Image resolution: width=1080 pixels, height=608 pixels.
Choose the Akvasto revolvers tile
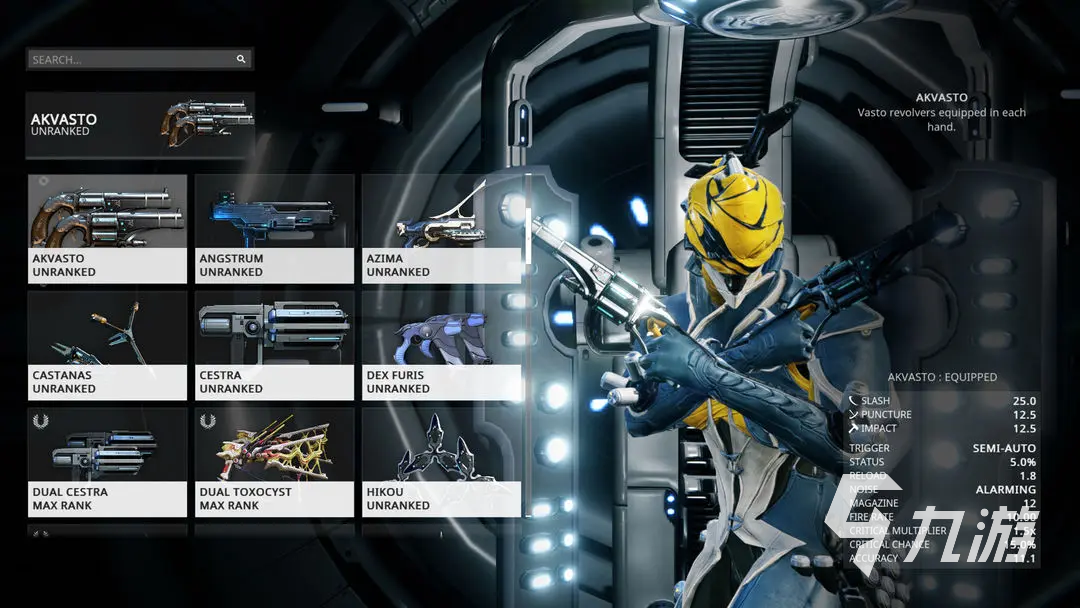coord(108,229)
